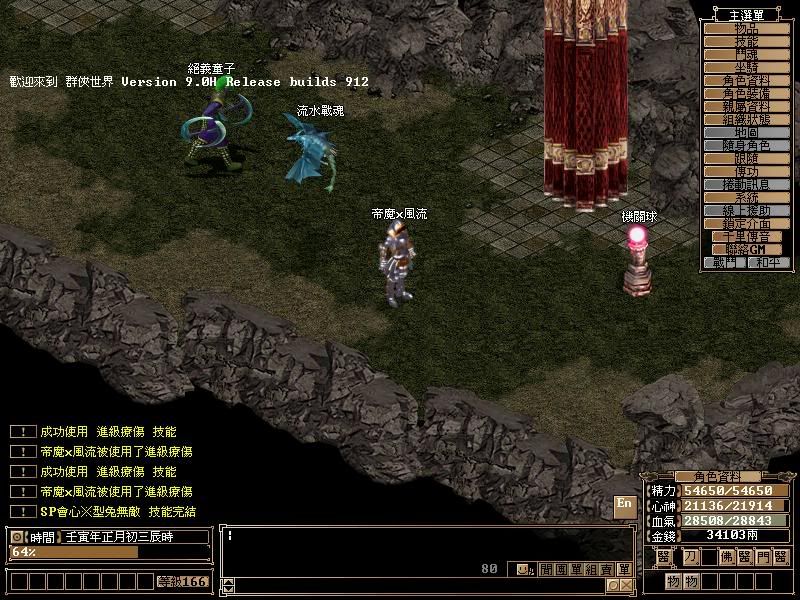Toggle the En input language button
800x600 pixels.
coord(624,505)
